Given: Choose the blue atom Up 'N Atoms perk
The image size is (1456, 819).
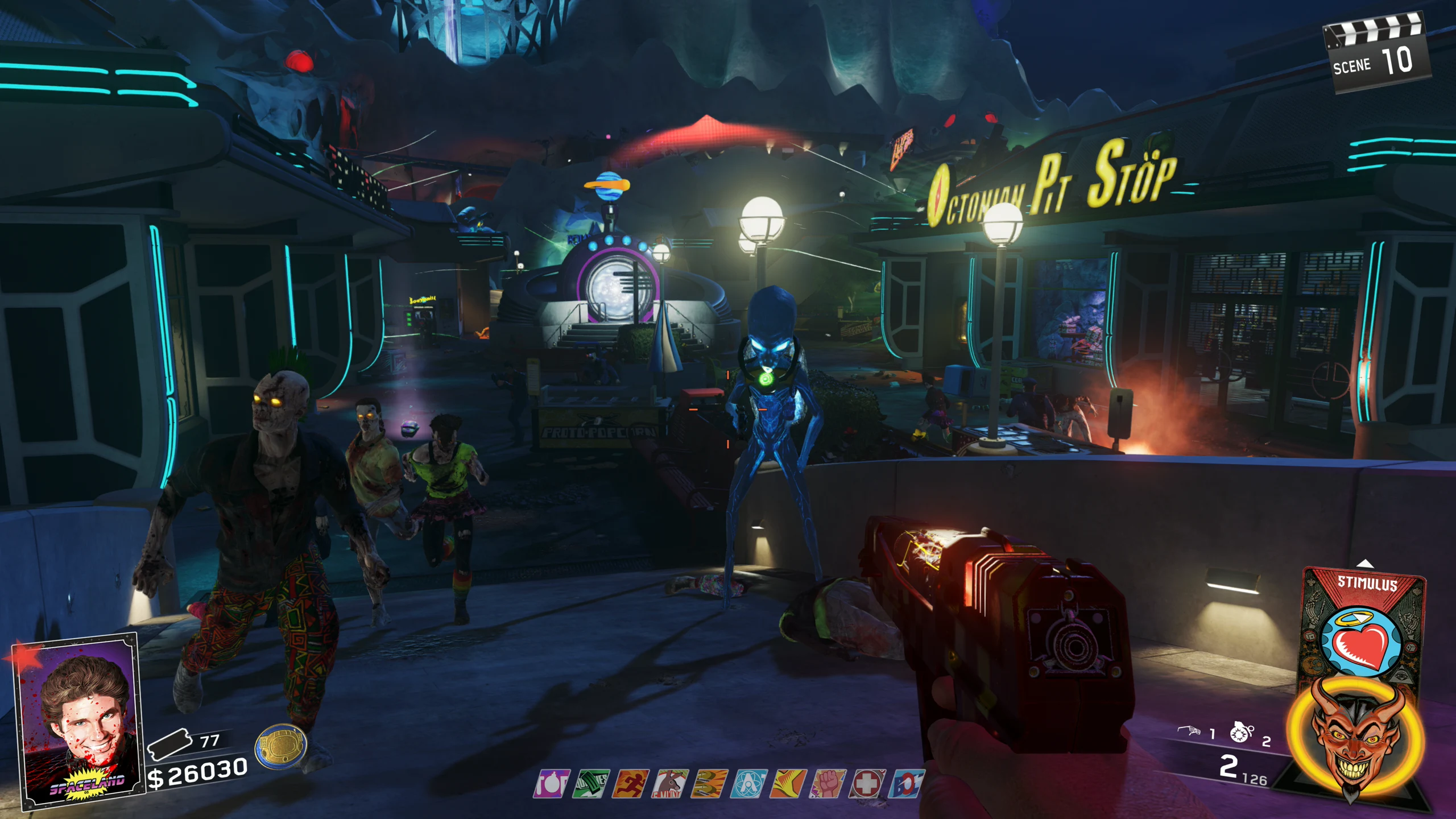Looking at the screenshot, I should tap(750, 784).
